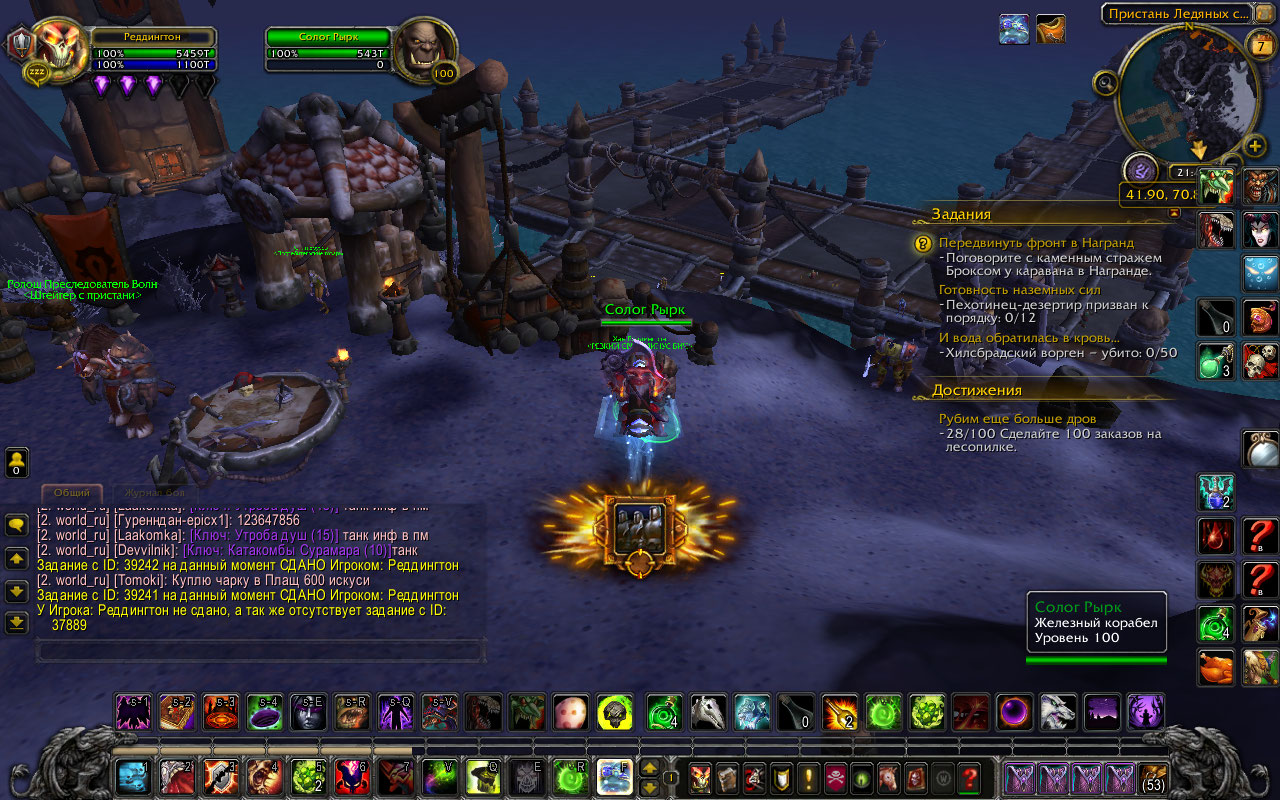Open the bag showing 53 free slots
1280x800 pixels.
(1154, 777)
